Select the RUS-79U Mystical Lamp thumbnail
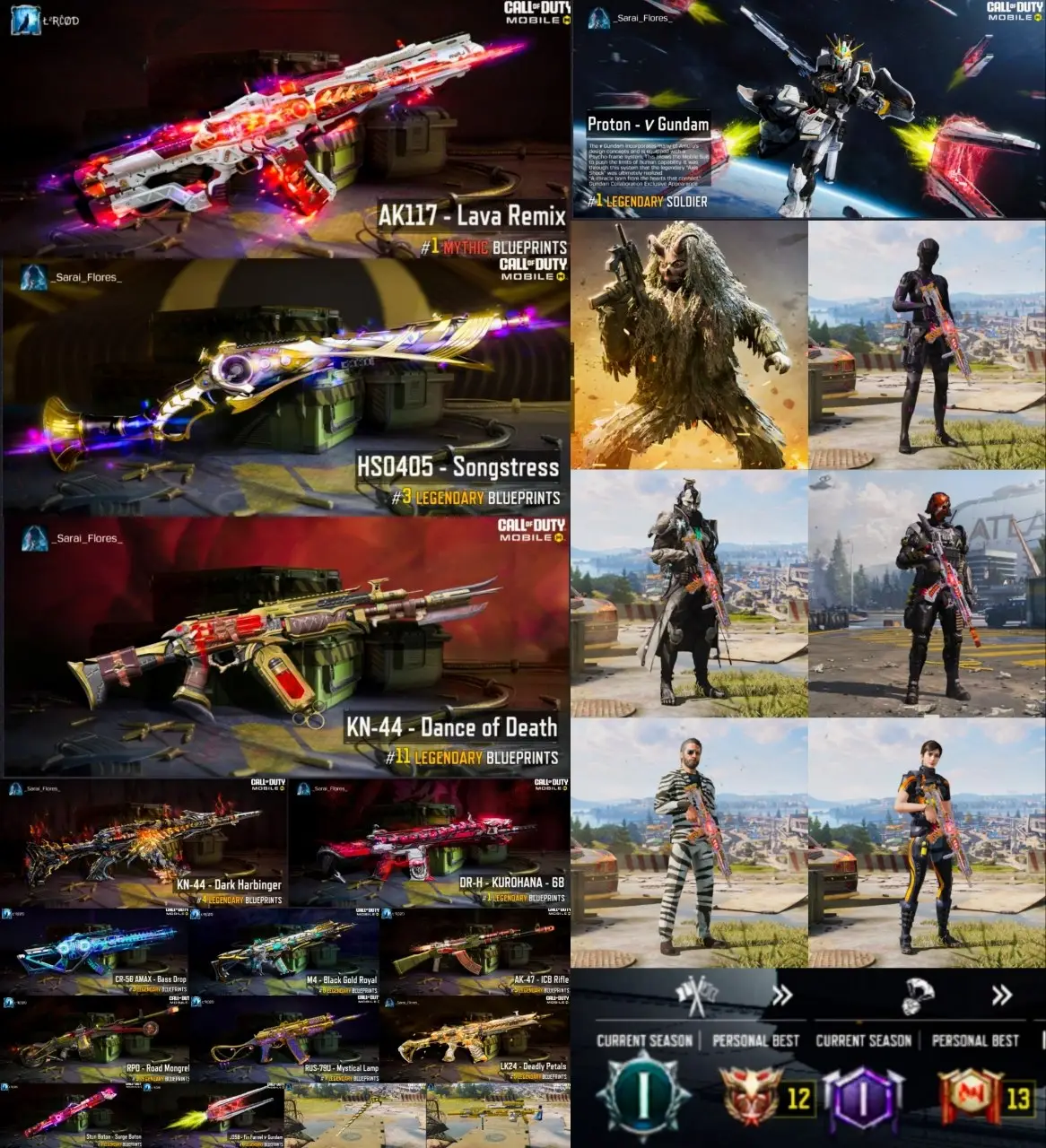Viewport: 1046px width, 1148px height. click(285, 1039)
